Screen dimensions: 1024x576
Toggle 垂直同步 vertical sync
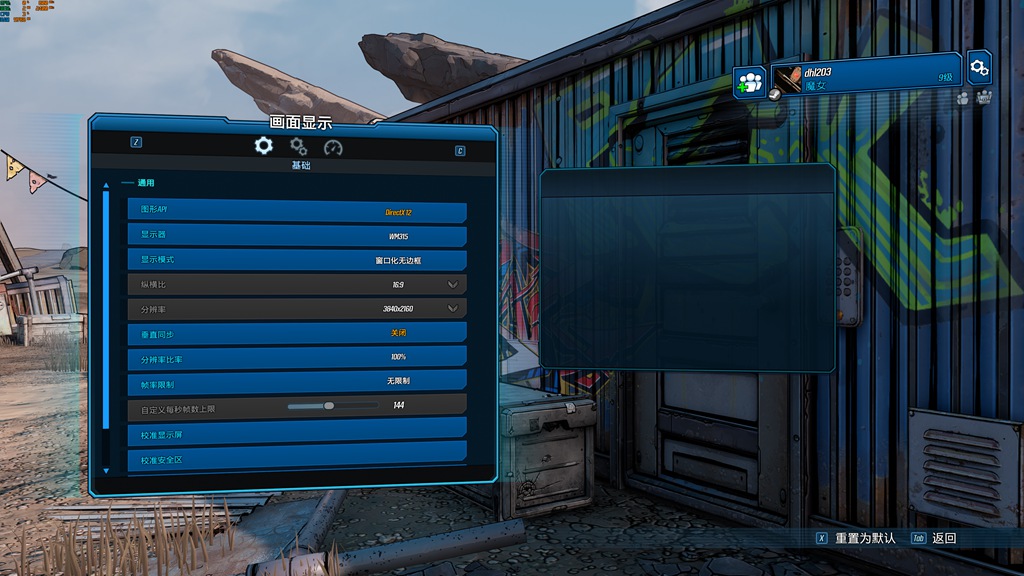[297, 333]
